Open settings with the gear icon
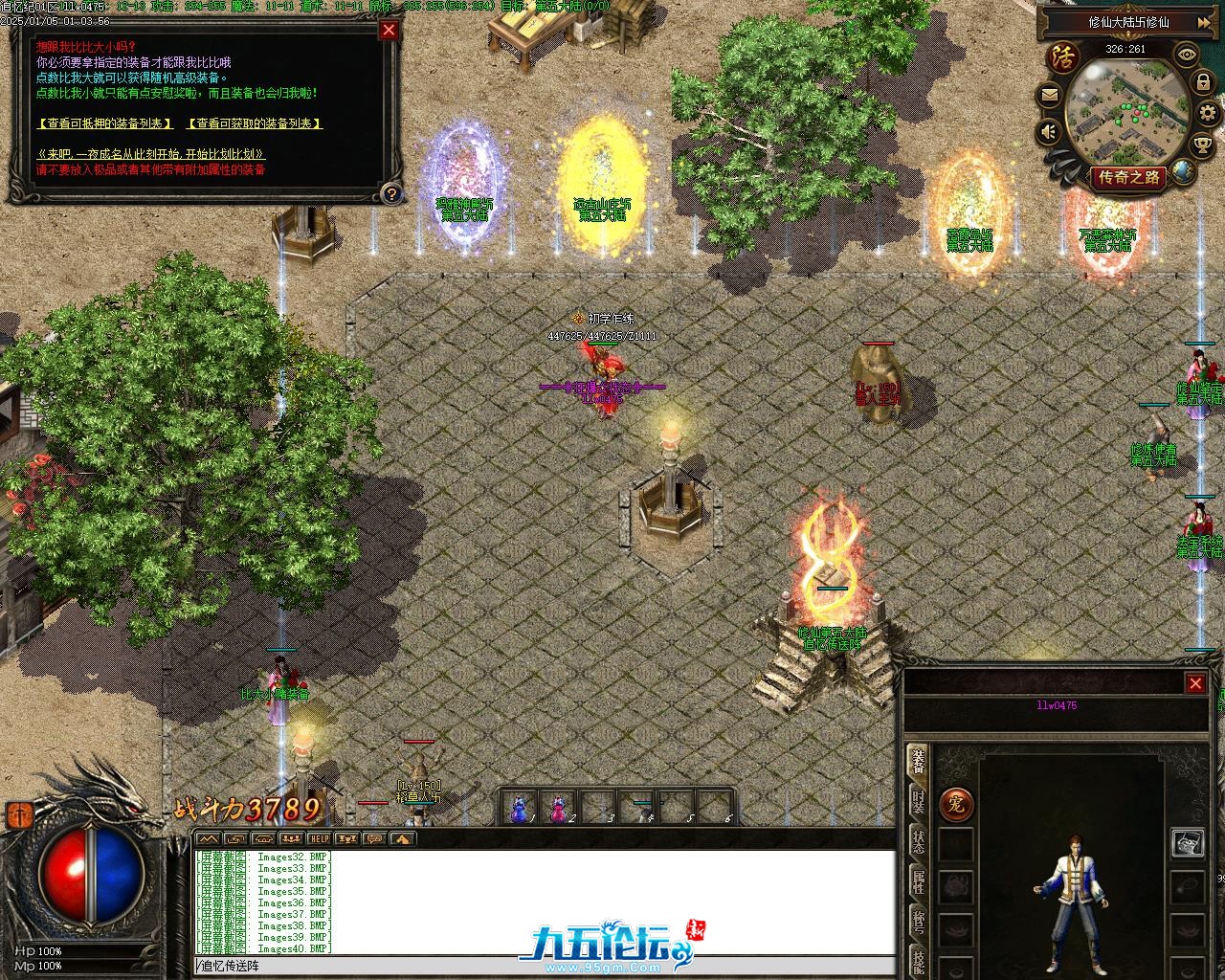The height and width of the screenshot is (980, 1225). click(1209, 114)
